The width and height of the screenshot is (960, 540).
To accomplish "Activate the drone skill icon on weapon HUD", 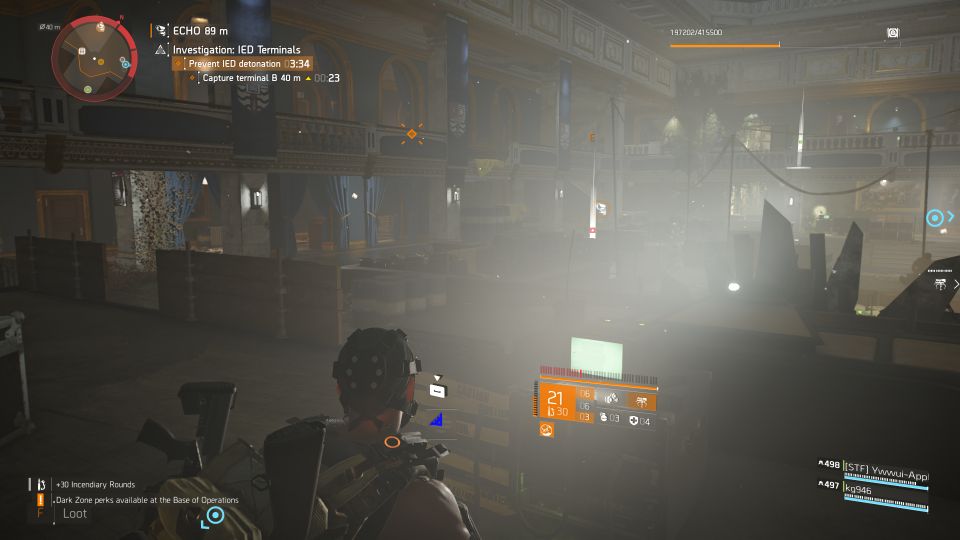I will 640,398.
